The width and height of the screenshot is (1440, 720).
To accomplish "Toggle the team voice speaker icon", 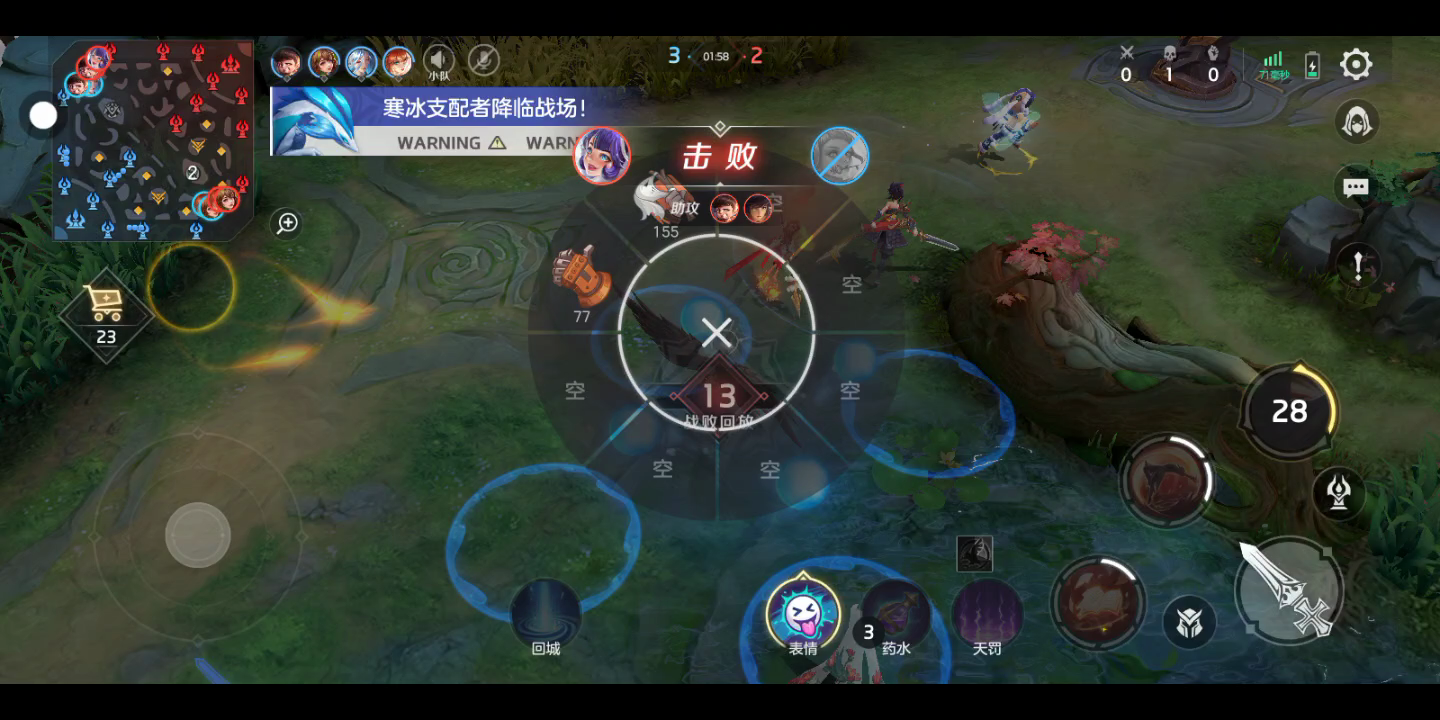I will 438,60.
